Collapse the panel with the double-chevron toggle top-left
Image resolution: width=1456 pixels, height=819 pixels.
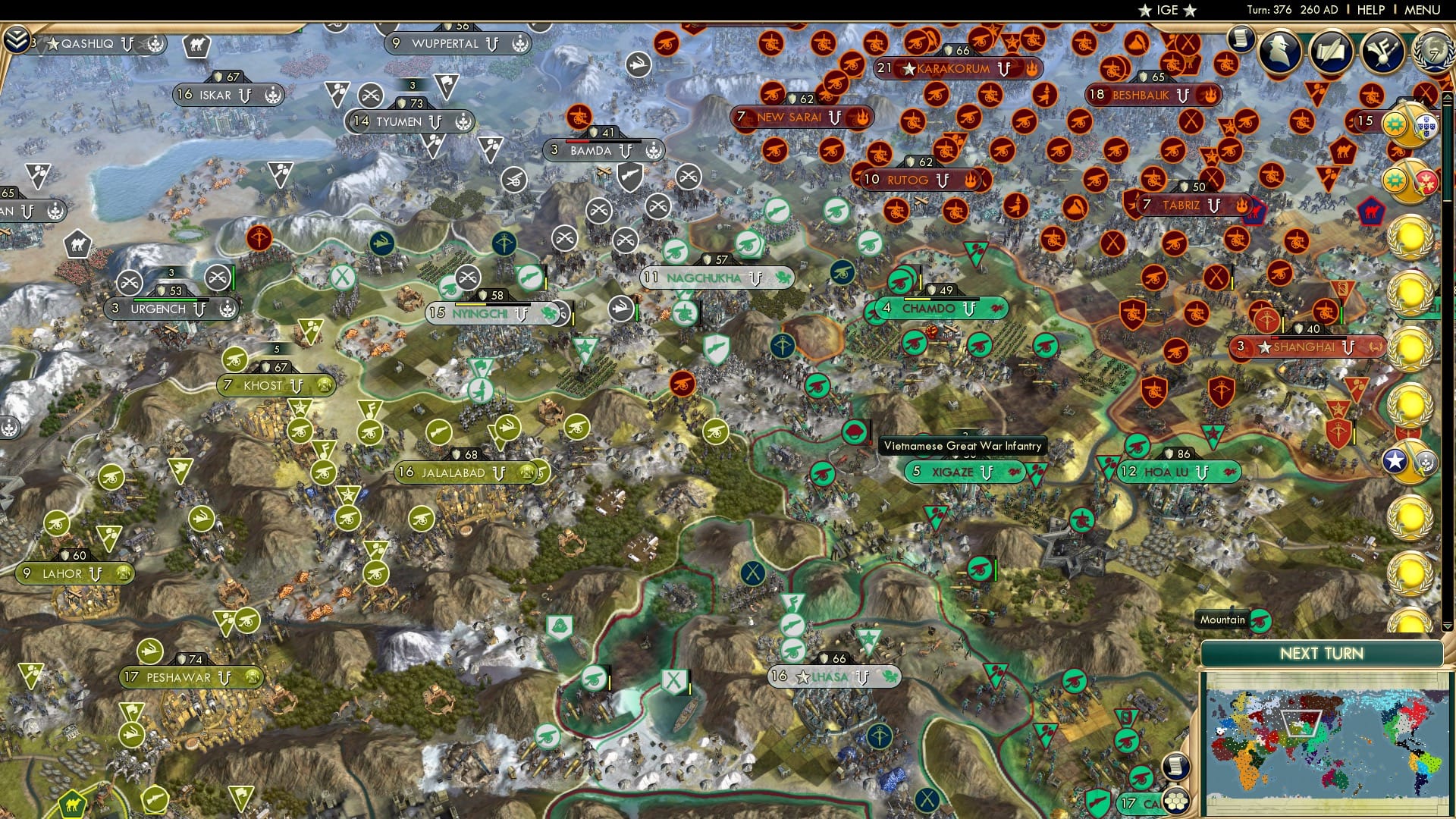coord(17,39)
